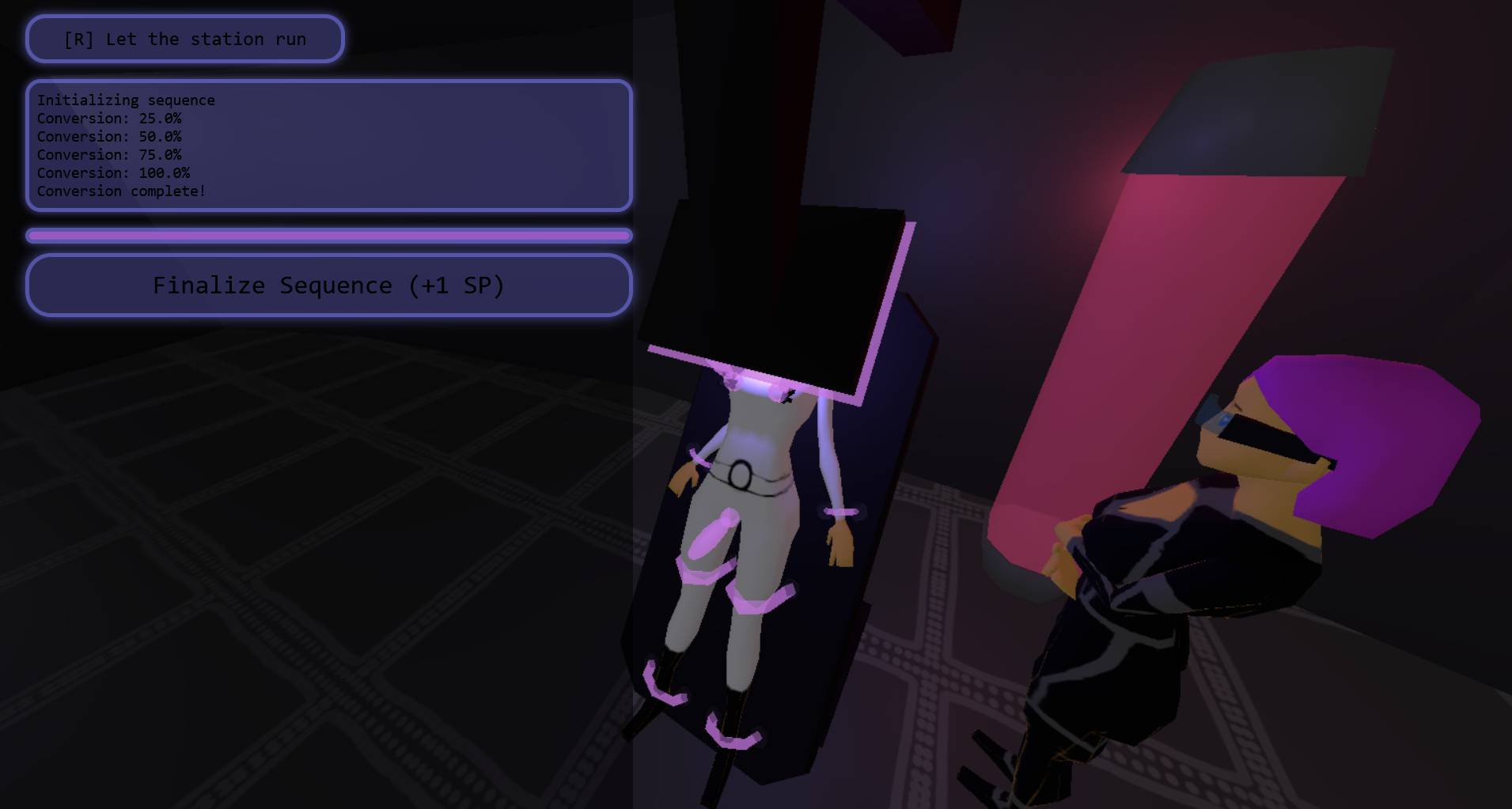Select the Conversion complete! message
Viewport: 1512px width, 809px height.
click(121, 191)
